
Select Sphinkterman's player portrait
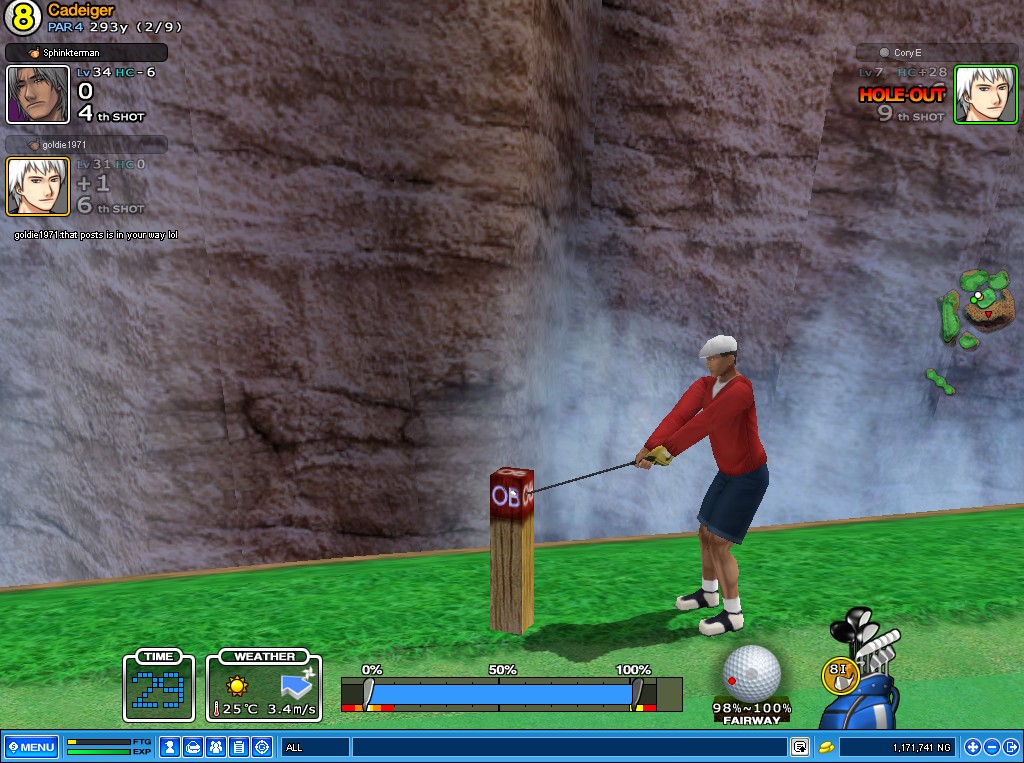pos(38,95)
